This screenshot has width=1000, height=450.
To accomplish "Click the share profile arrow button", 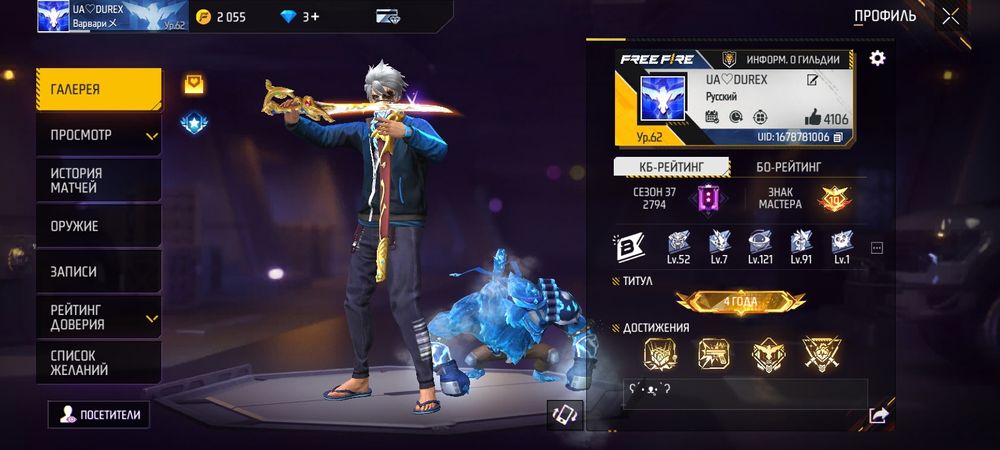I will coord(878,414).
